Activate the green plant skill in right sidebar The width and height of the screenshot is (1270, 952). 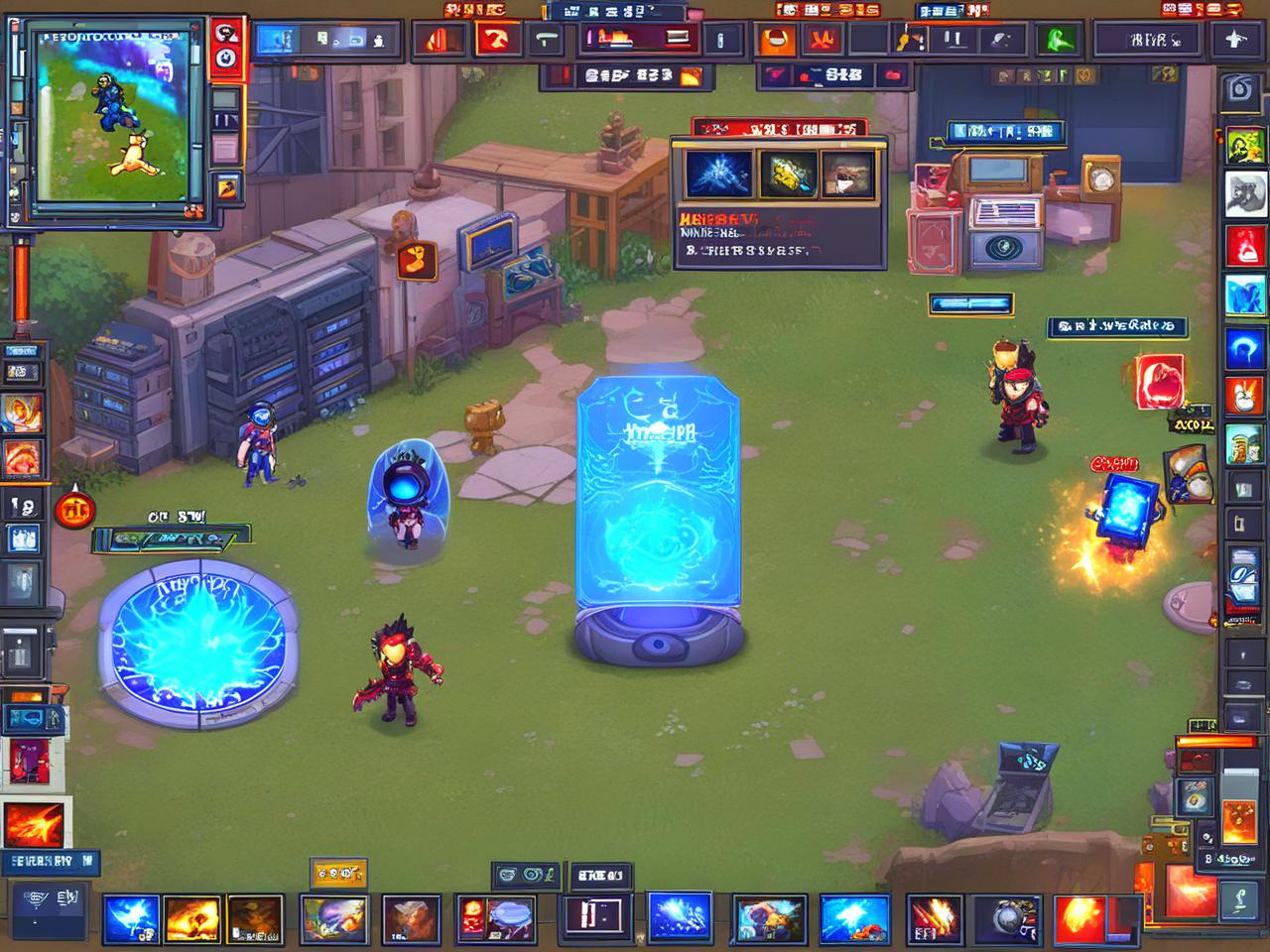pyautogui.click(x=1244, y=146)
